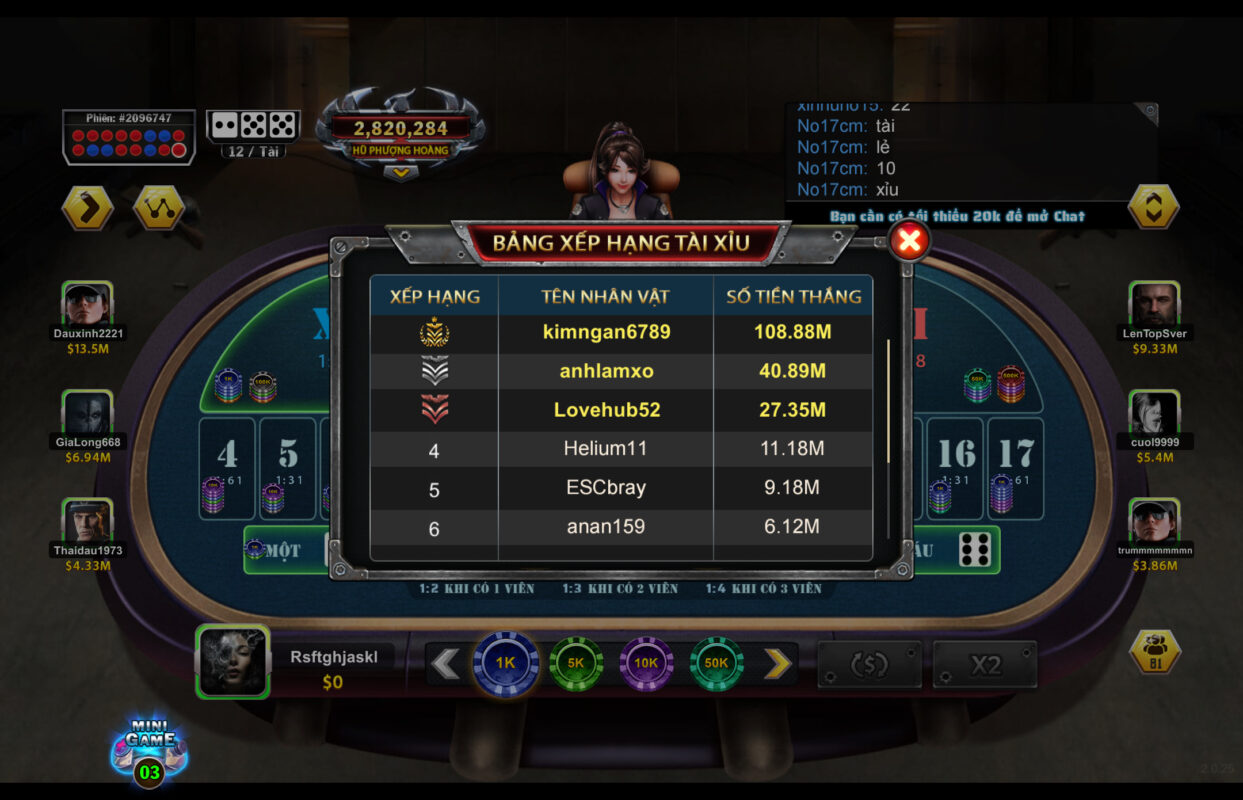Expand the Hũ Phượng Hoàng jackpot panel
Screen dimensions: 1243x800
pyautogui.click(x=400, y=173)
